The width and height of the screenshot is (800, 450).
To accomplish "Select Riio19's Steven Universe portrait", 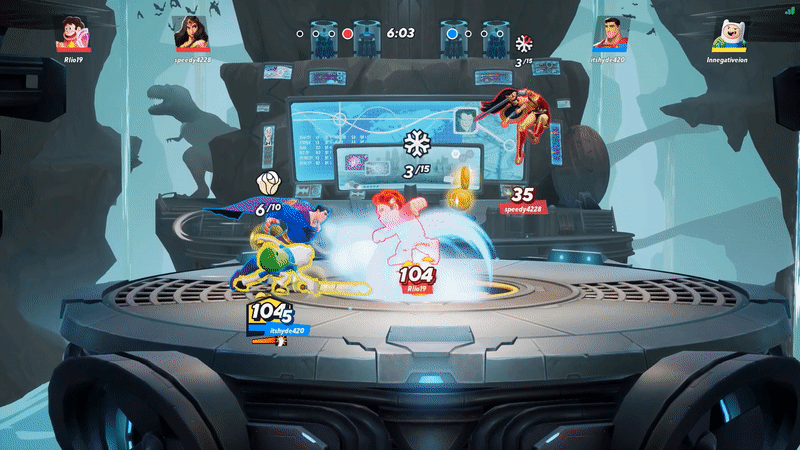I will pos(74,33).
